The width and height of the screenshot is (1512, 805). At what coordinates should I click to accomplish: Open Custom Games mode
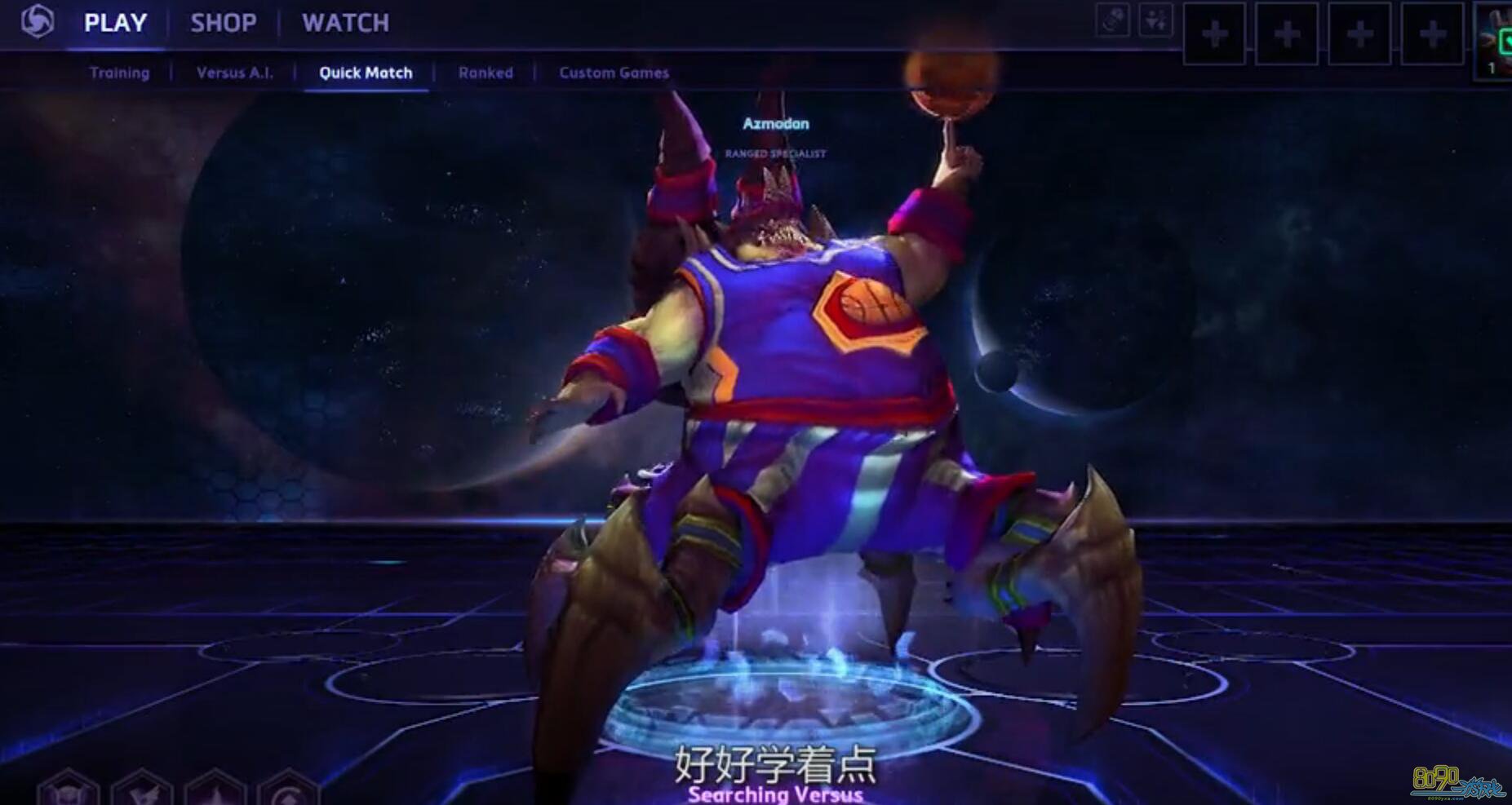[x=614, y=73]
